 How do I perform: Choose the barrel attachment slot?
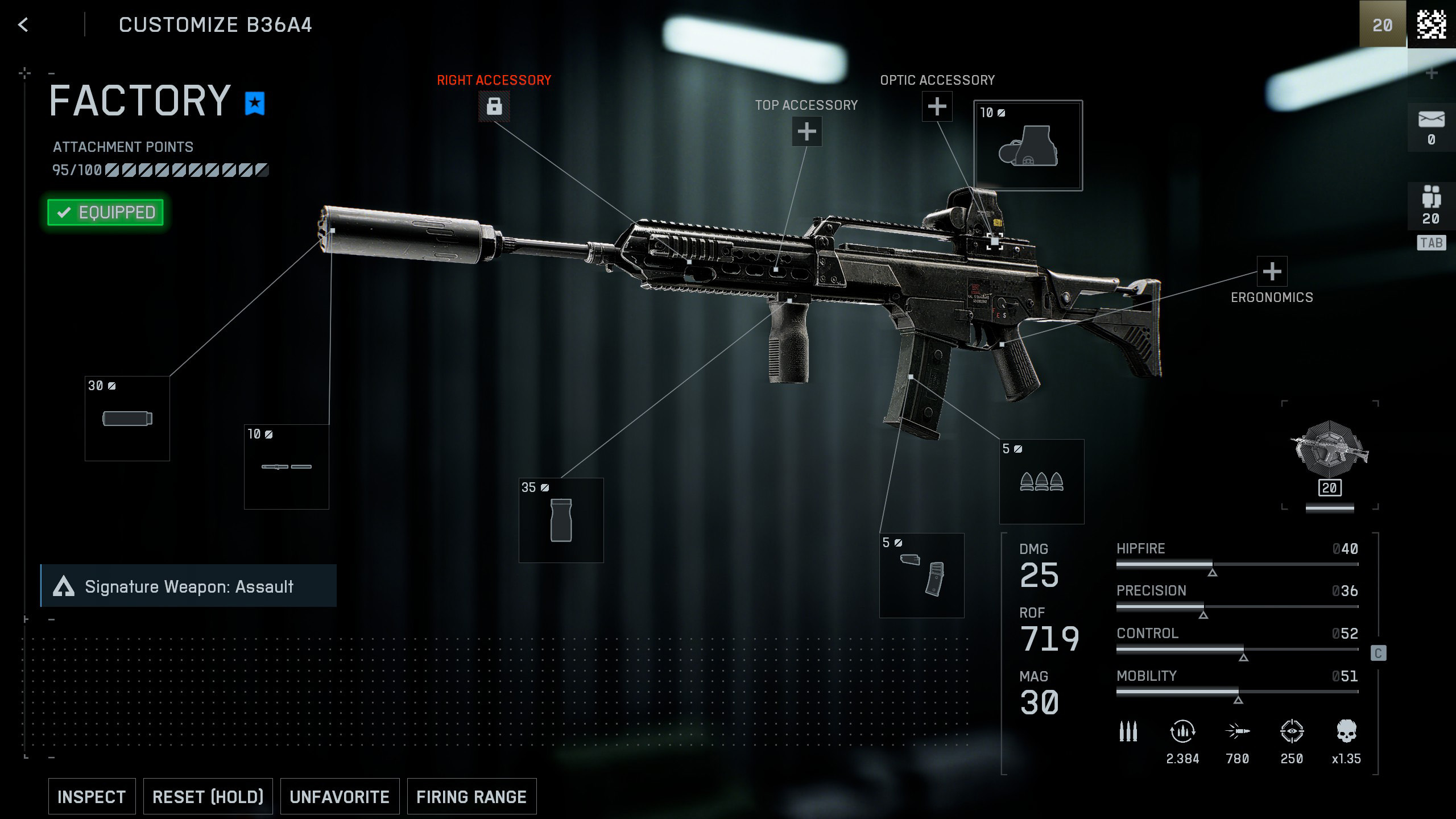coord(287,467)
